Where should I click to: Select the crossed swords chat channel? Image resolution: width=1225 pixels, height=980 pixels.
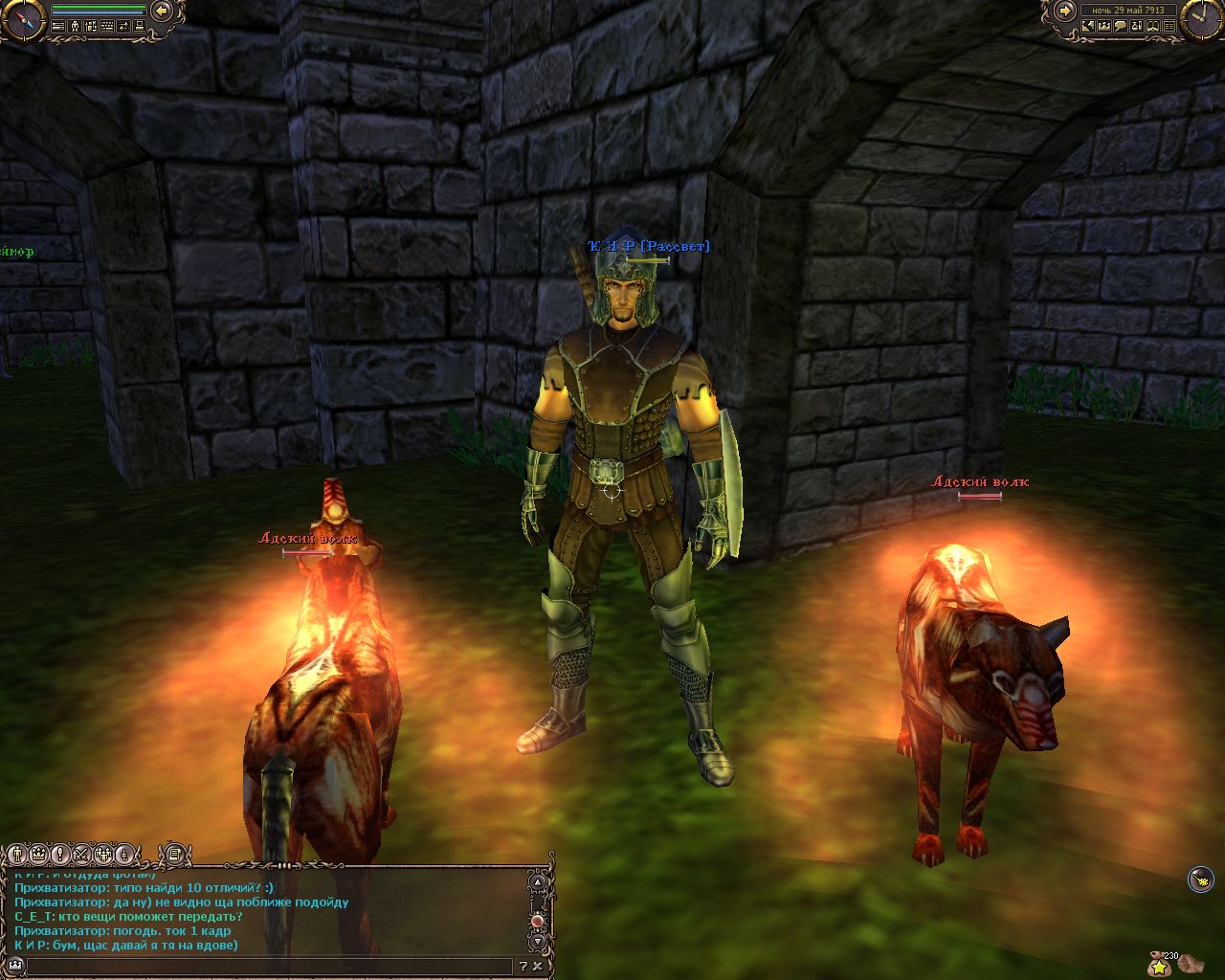point(81,853)
